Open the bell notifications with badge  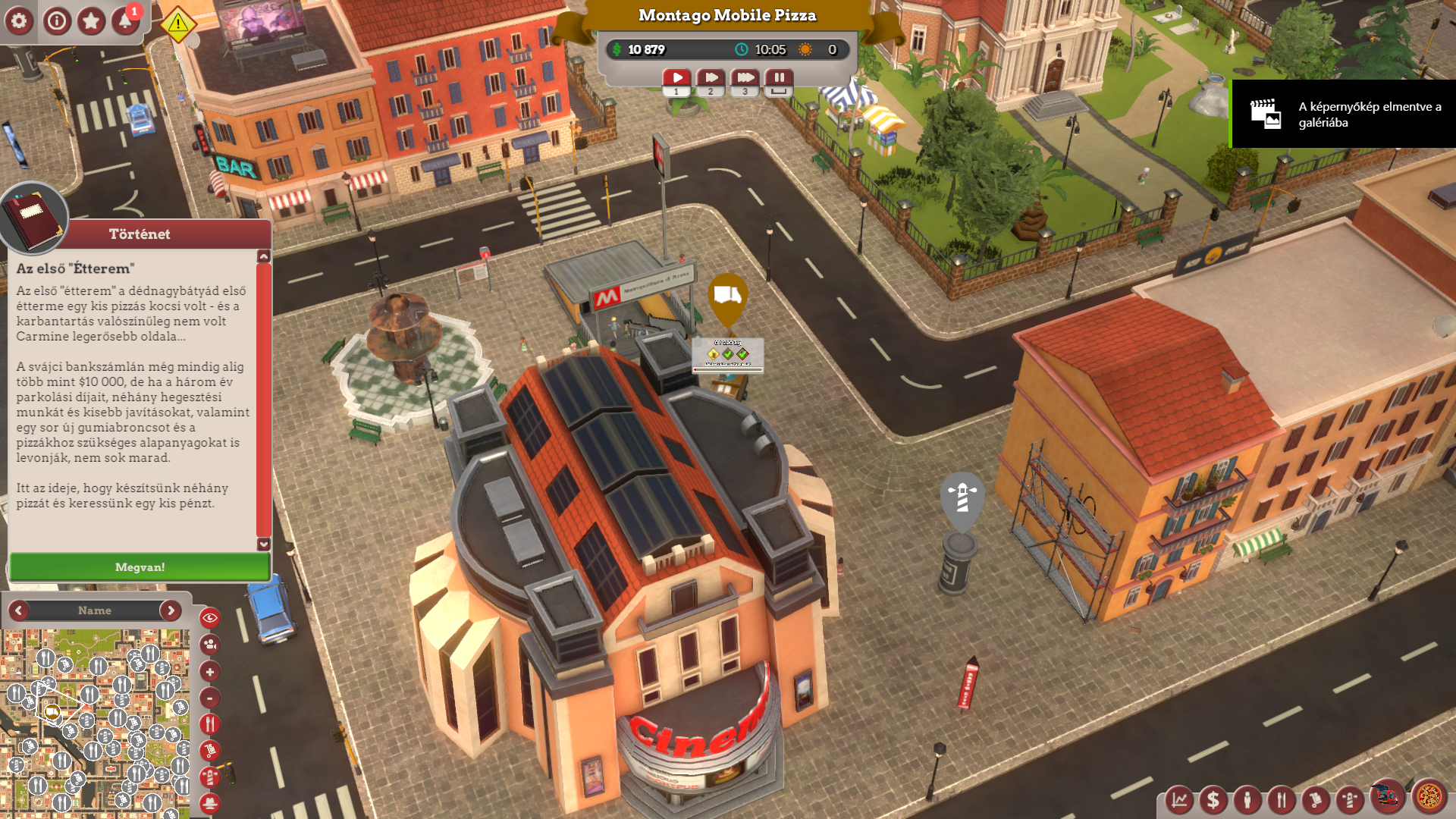(x=125, y=21)
